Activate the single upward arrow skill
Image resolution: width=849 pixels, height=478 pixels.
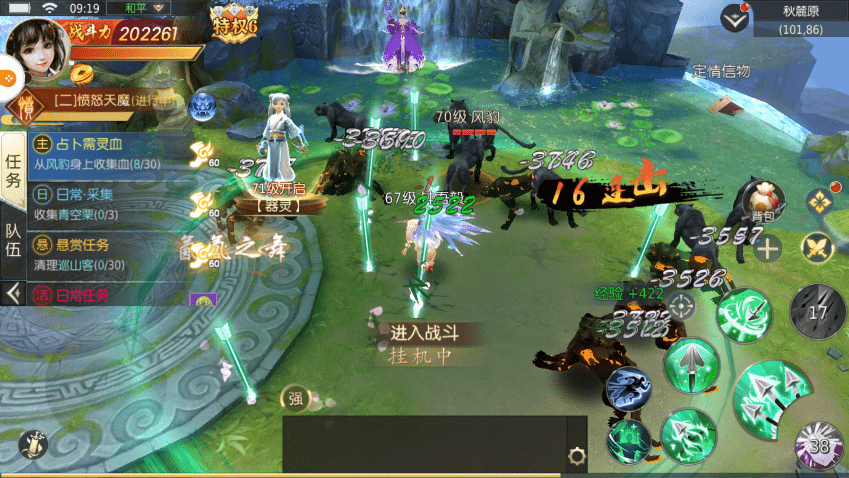pos(691,365)
